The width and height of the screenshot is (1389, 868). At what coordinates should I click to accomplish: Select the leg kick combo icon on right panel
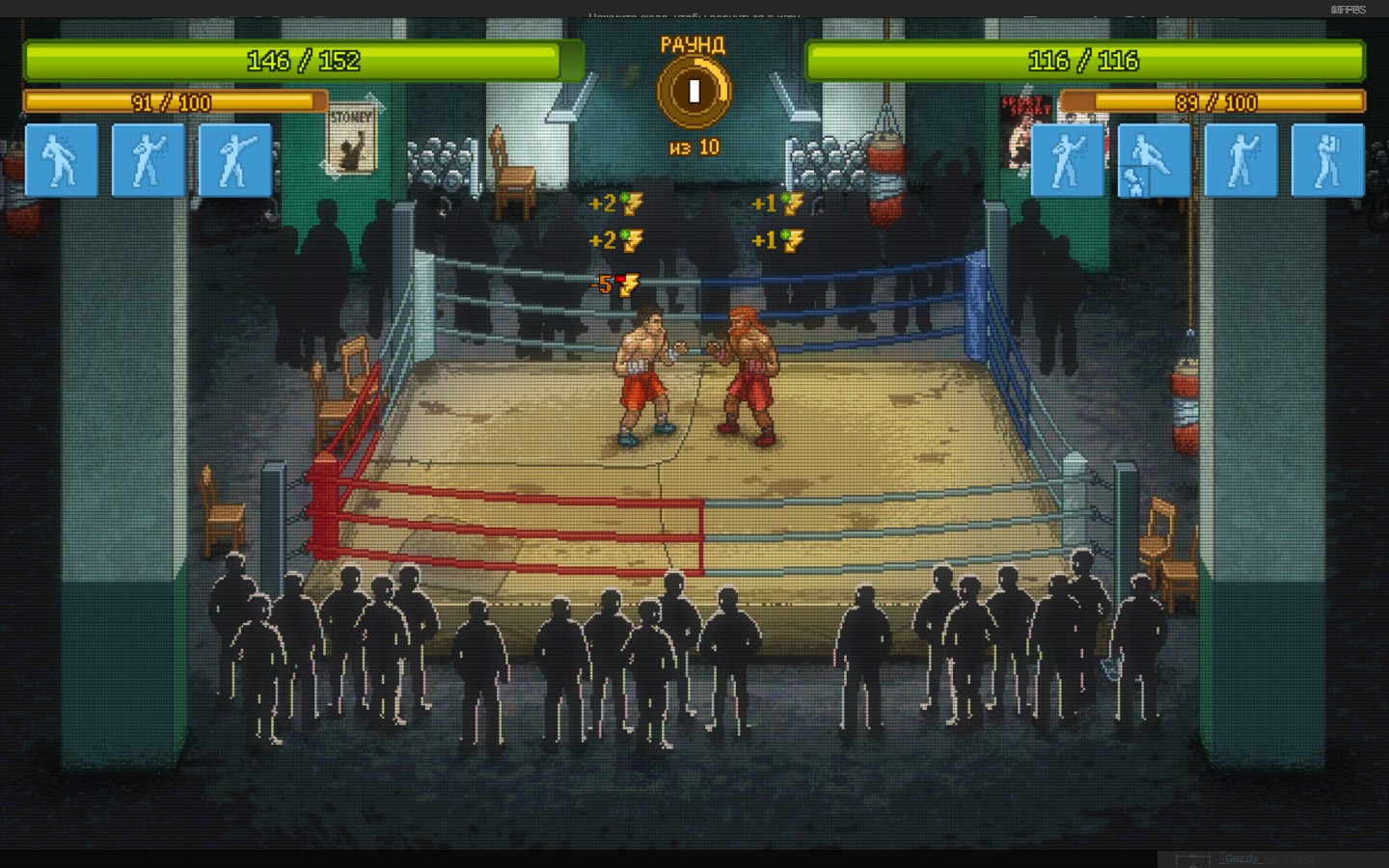coord(1154,159)
